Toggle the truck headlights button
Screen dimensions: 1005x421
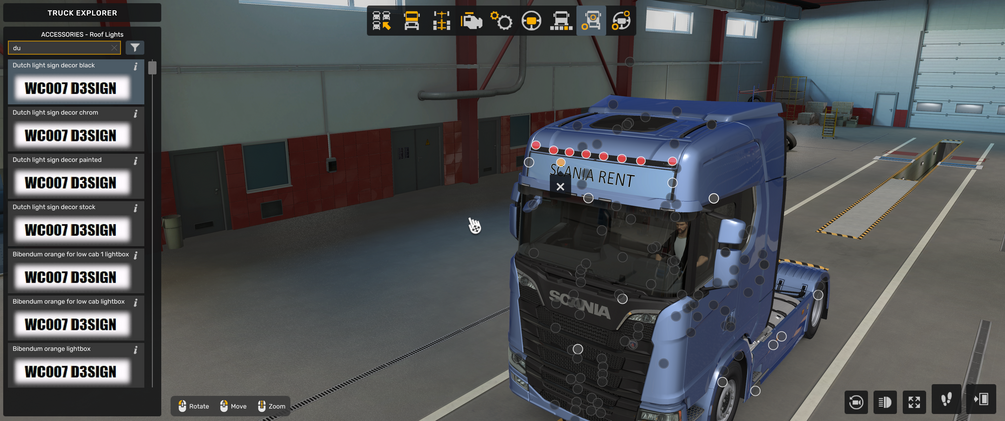885,401
